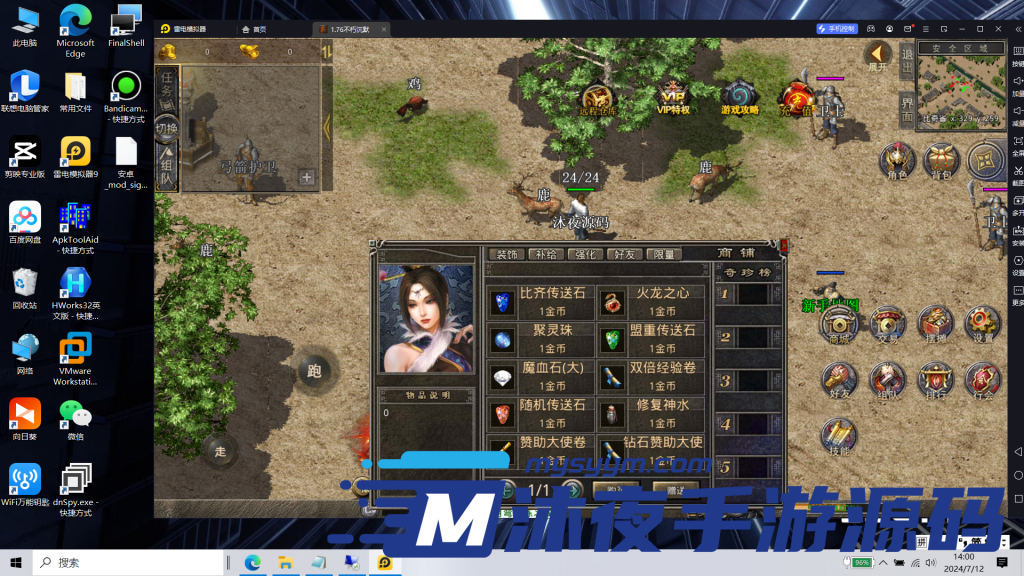Open the 角色 character panel
The height and width of the screenshot is (576, 1024).
point(897,160)
